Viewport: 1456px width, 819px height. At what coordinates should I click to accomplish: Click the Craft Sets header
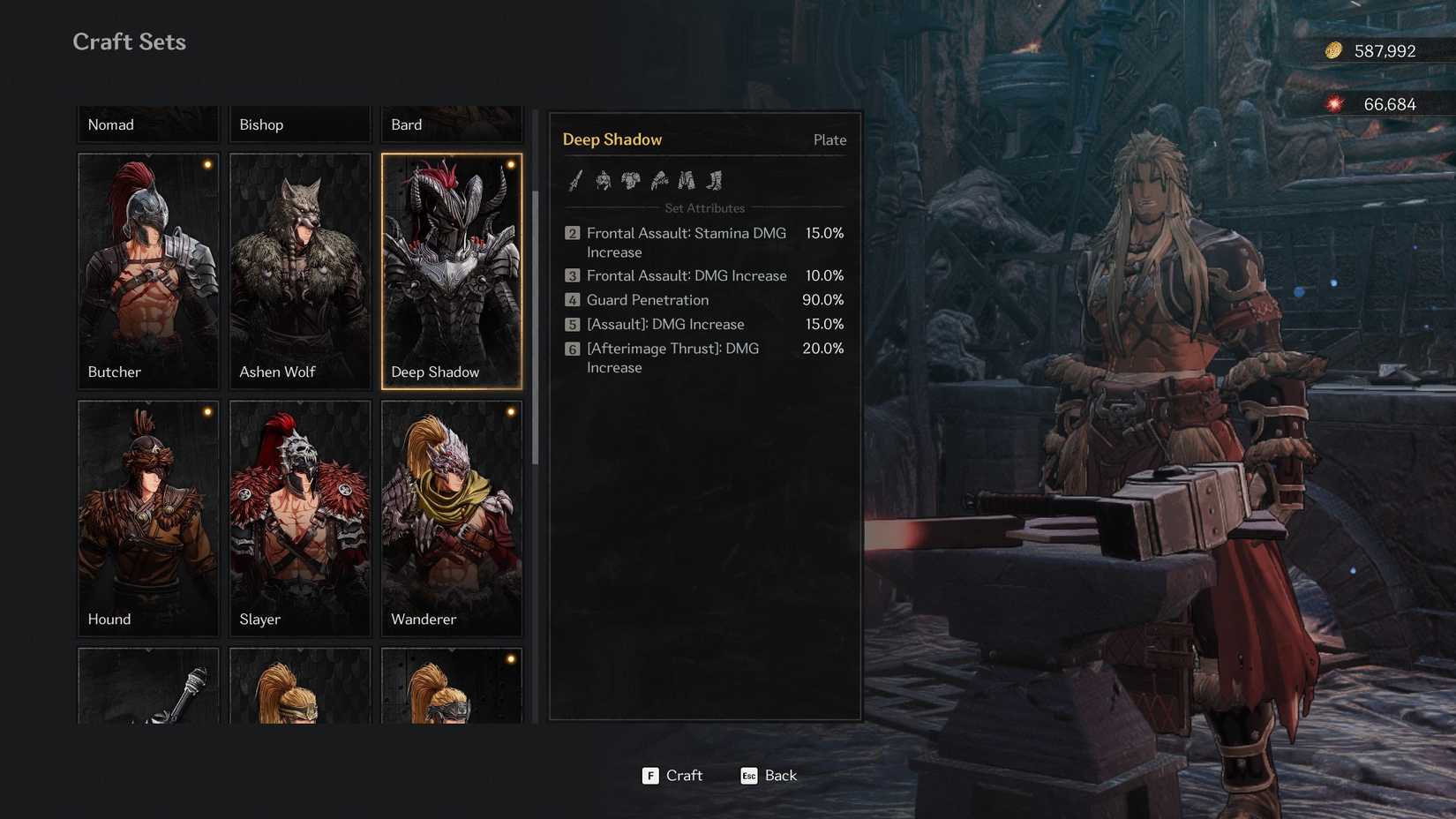point(129,41)
